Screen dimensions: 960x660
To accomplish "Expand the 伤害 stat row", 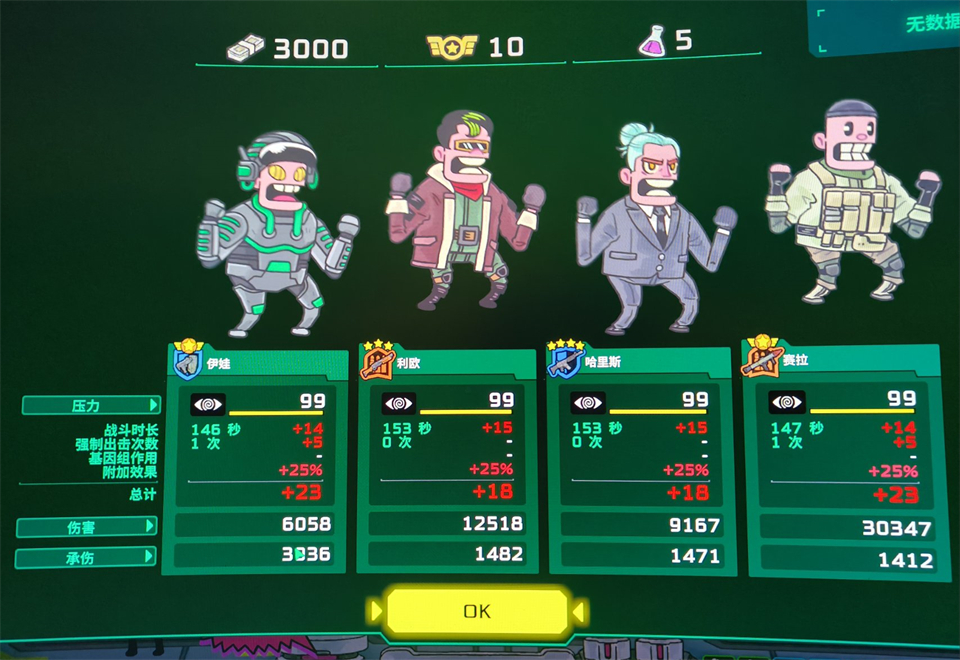I will click(x=87, y=526).
